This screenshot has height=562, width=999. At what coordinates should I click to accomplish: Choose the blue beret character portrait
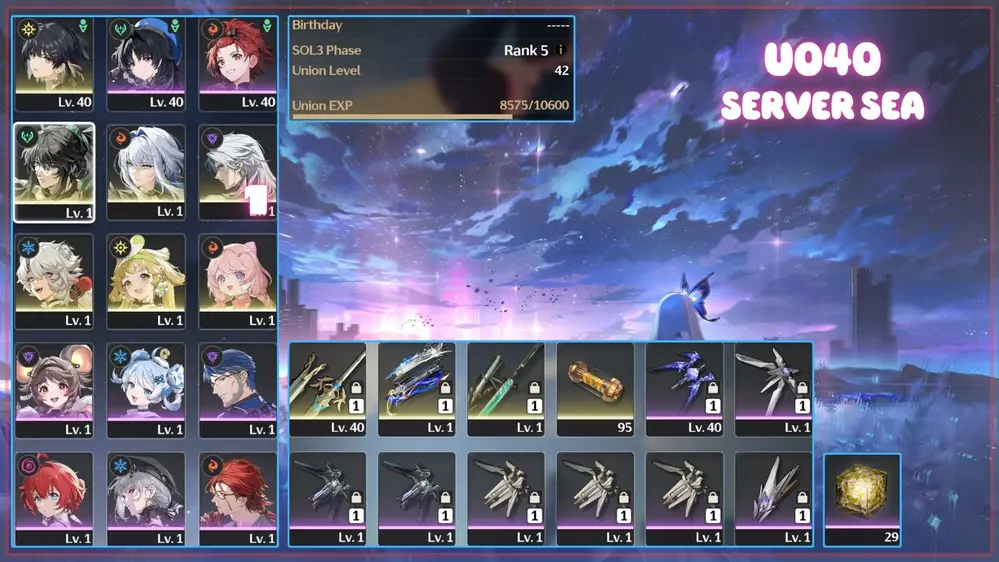tap(146, 62)
